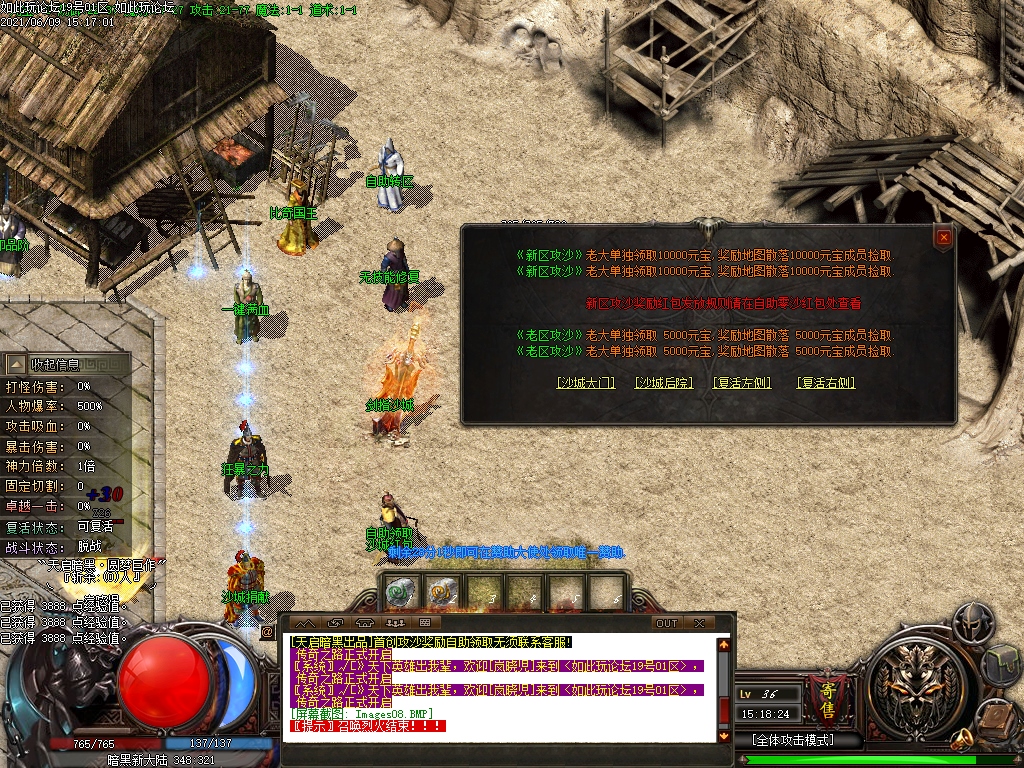This screenshot has width=1024, height=768.
Task: Open the bag inventory icon
Action: pyautogui.click(x=1003, y=665)
